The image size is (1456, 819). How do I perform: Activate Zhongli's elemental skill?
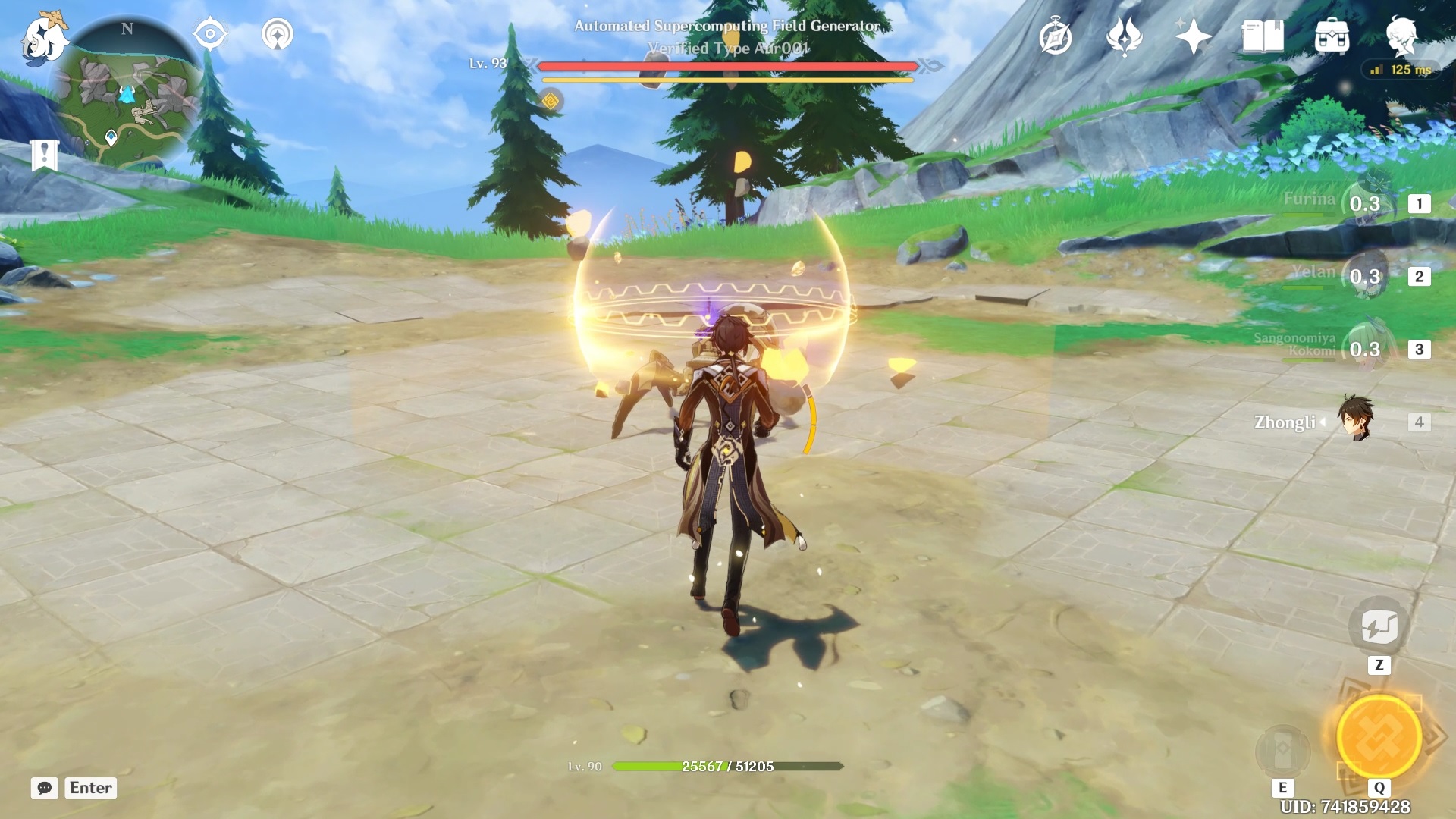1283,749
